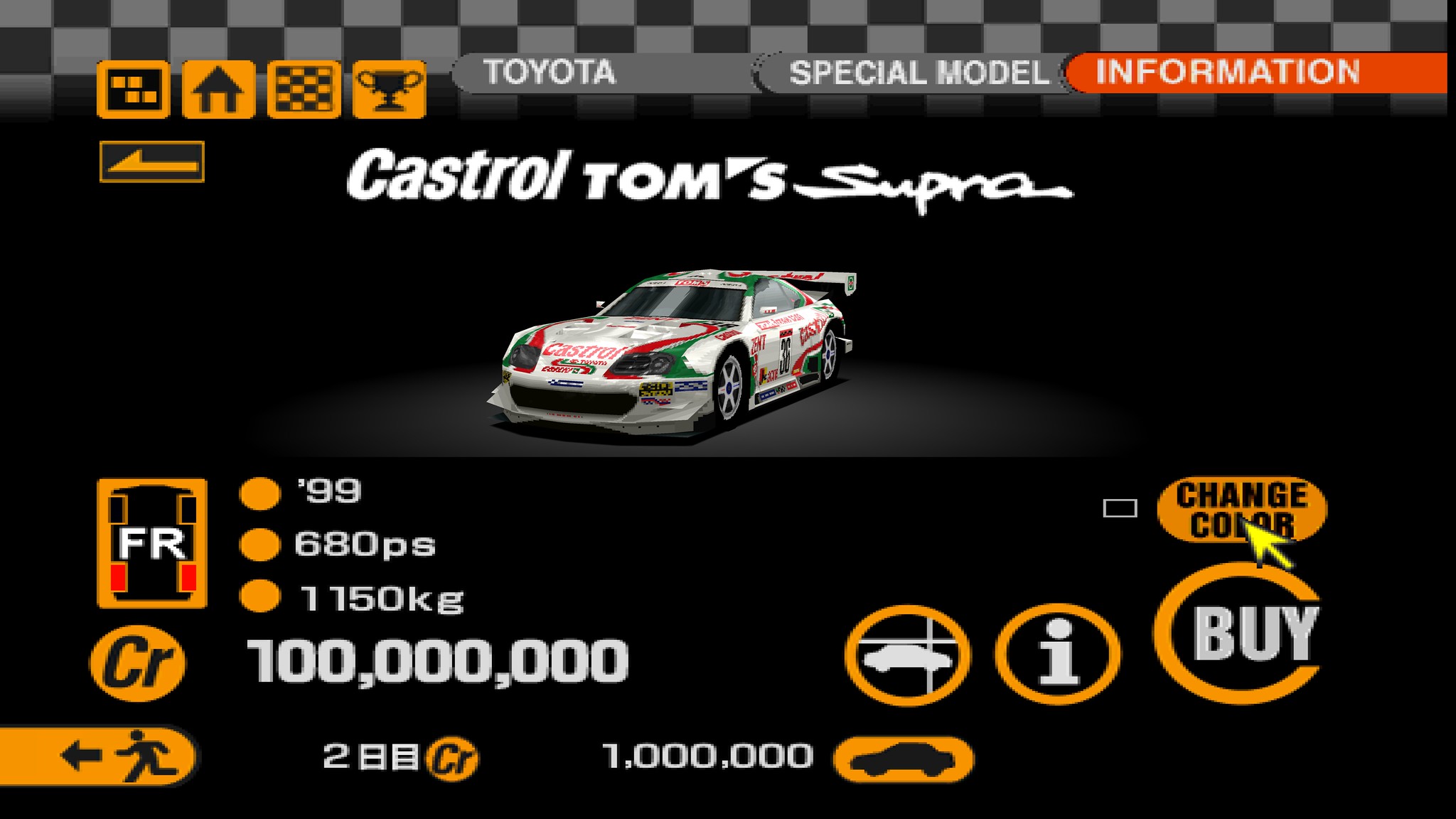The width and height of the screenshot is (1456, 819).
Task: Select the white color swatch
Action: click(1120, 508)
